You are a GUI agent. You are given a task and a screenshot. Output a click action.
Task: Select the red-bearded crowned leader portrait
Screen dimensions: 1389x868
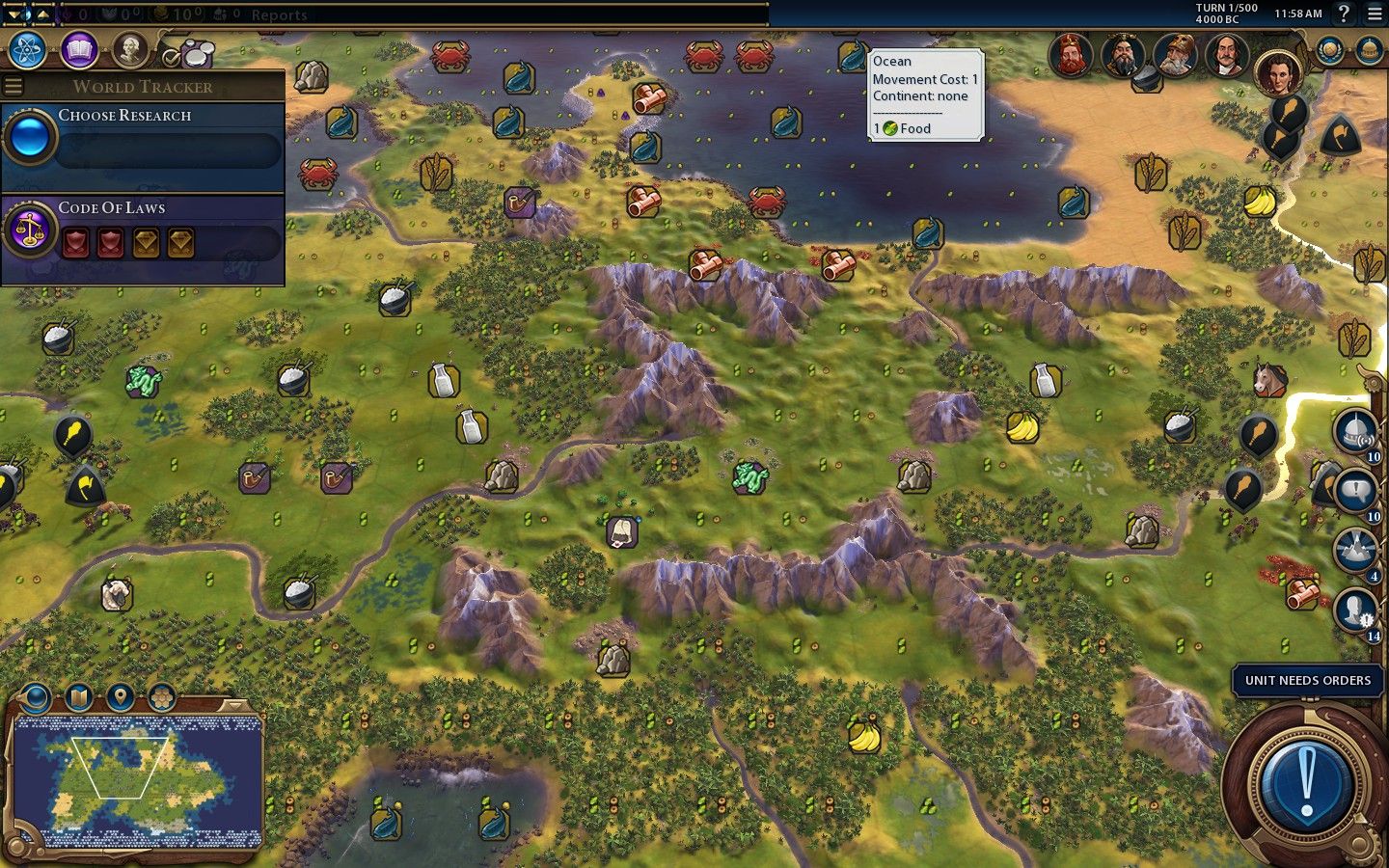coord(1070,55)
